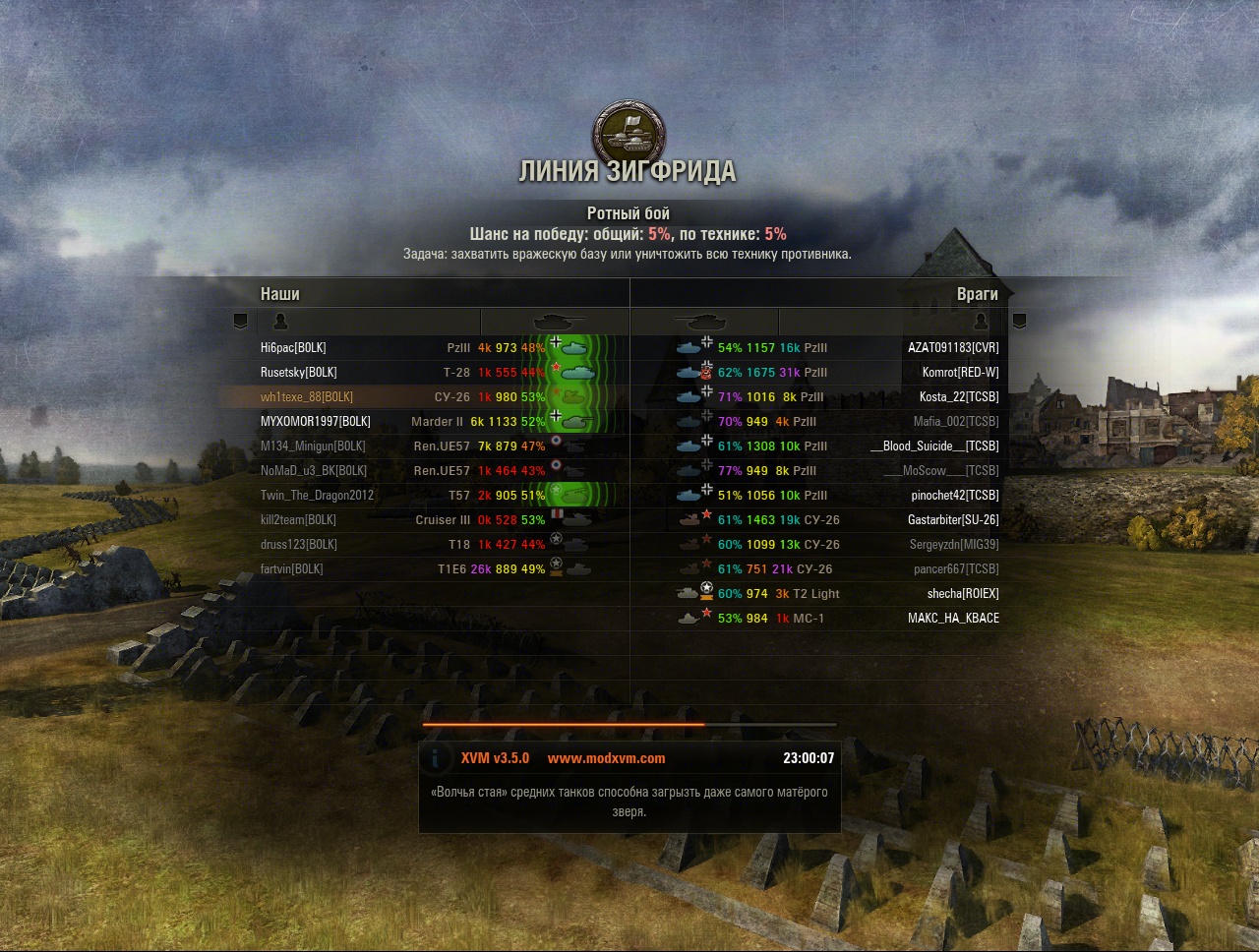1259x952 pixels.
Task: Choose enemy Komrot from RED-W clan
Action: pos(960,373)
